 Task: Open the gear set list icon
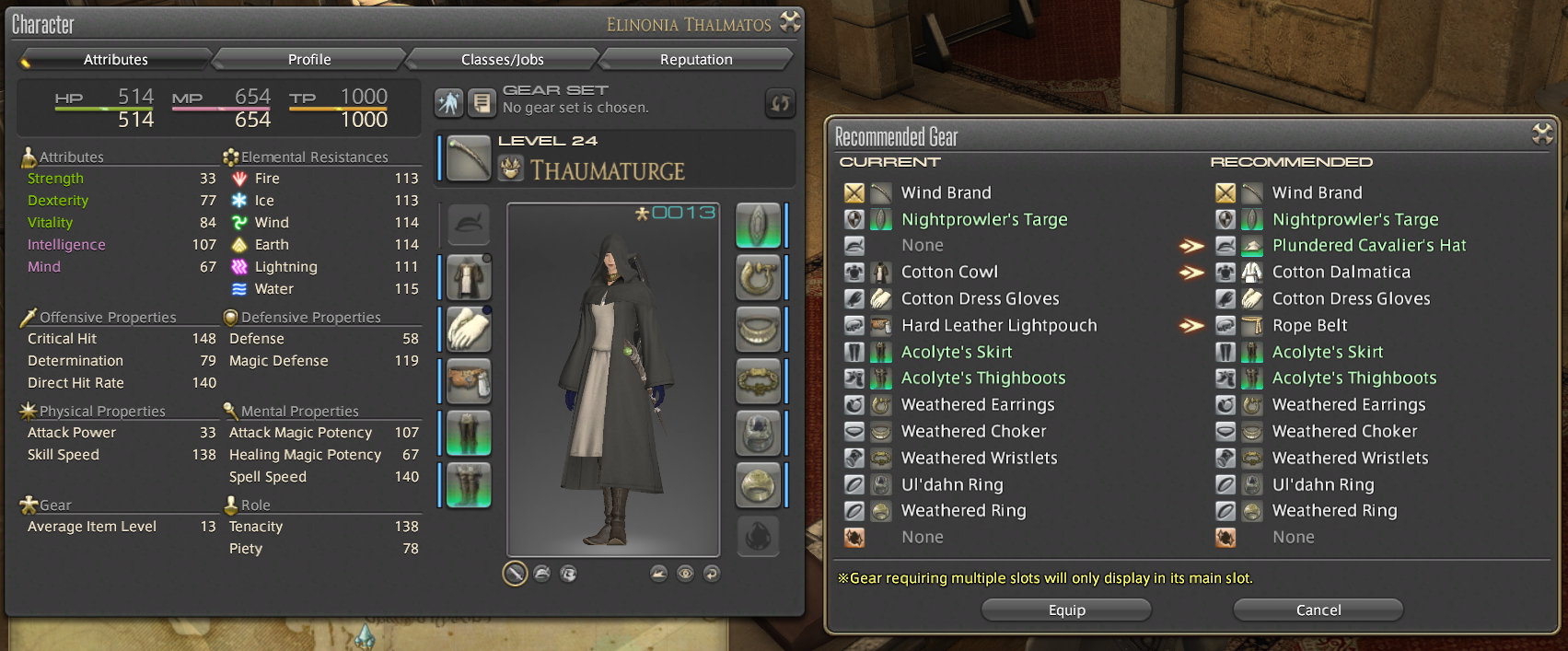[x=482, y=103]
